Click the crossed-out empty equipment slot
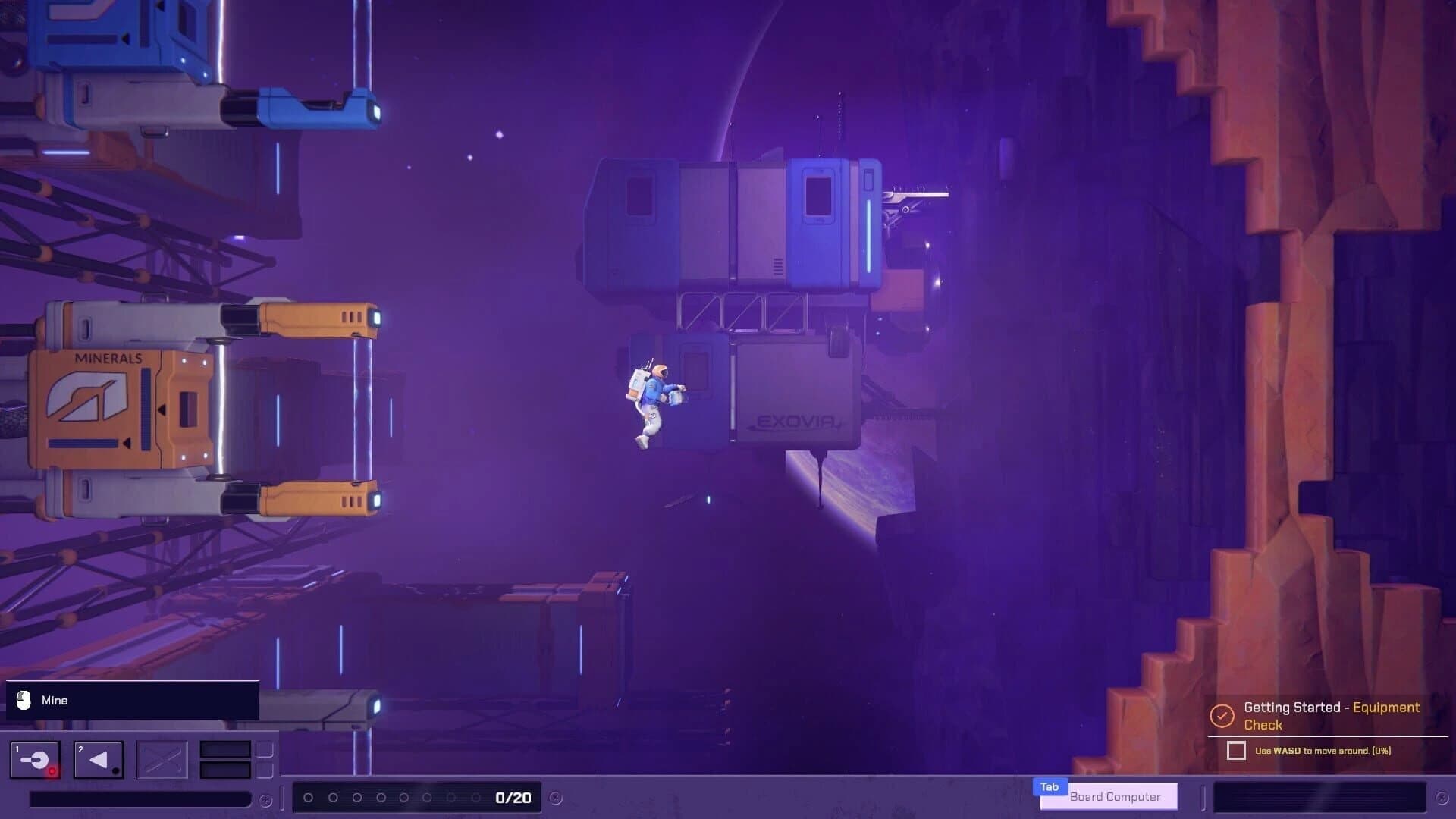This screenshot has height=819, width=1456. click(x=163, y=759)
